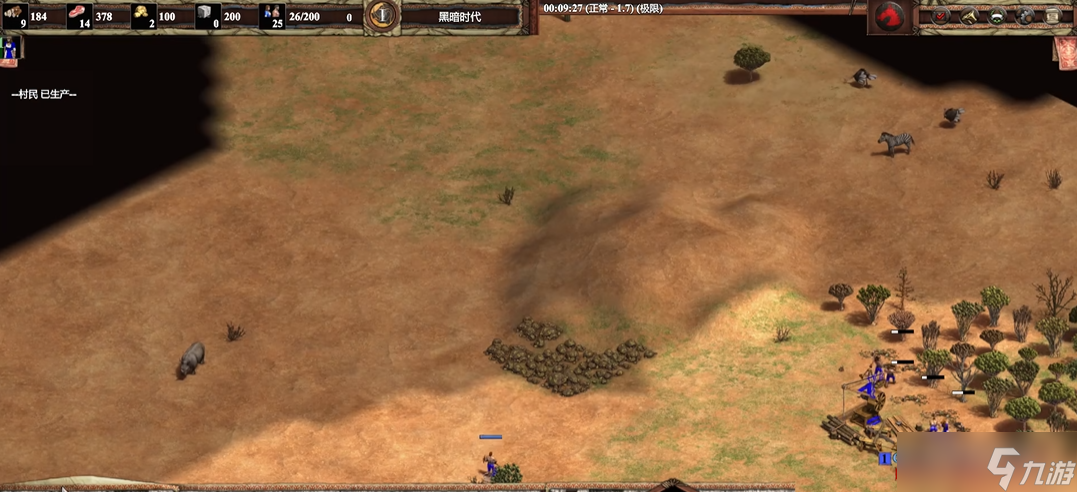Open the red horse civilization emblem

888,16
